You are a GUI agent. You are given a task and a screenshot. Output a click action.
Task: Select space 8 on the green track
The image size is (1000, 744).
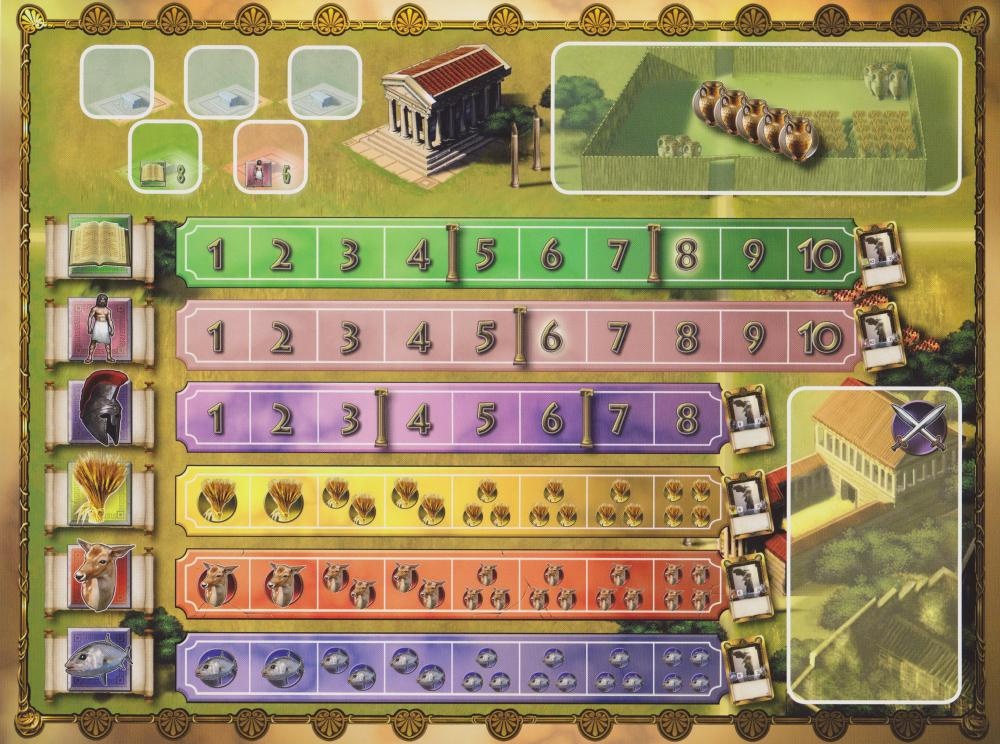[x=686, y=256]
